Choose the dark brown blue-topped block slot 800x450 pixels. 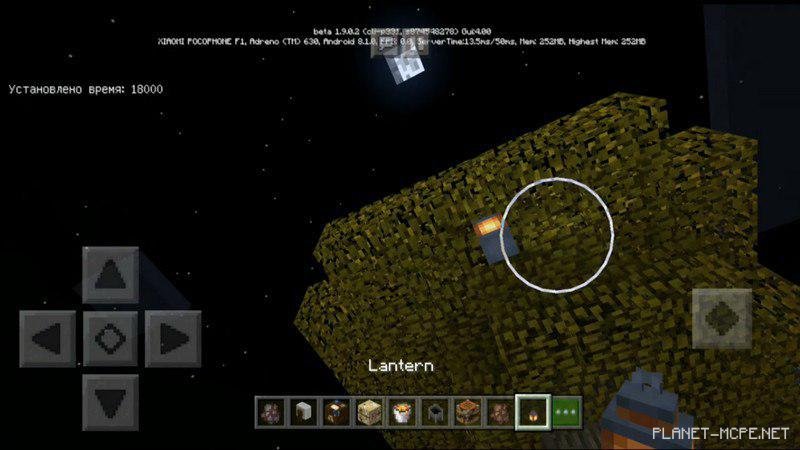(x=335, y=411)
